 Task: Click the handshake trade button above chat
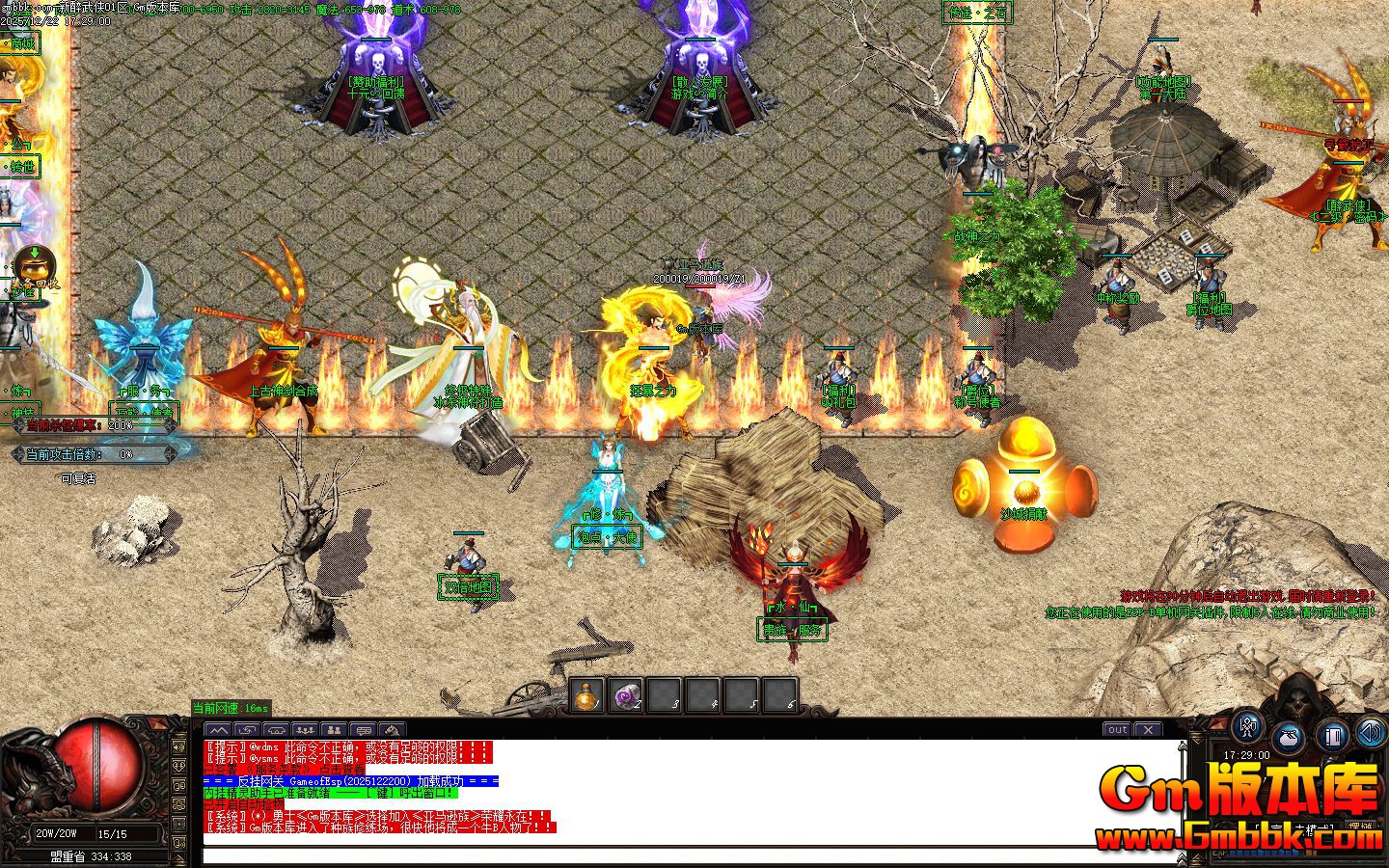click(x=276, y=730)
